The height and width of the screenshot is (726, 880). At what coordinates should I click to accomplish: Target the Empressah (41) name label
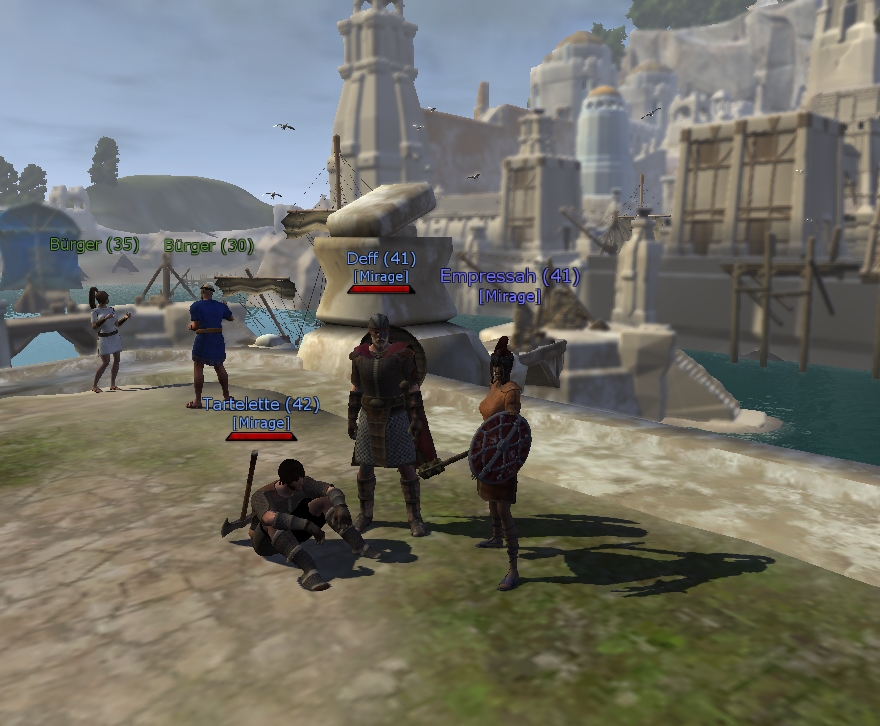[x=509, y=277]
